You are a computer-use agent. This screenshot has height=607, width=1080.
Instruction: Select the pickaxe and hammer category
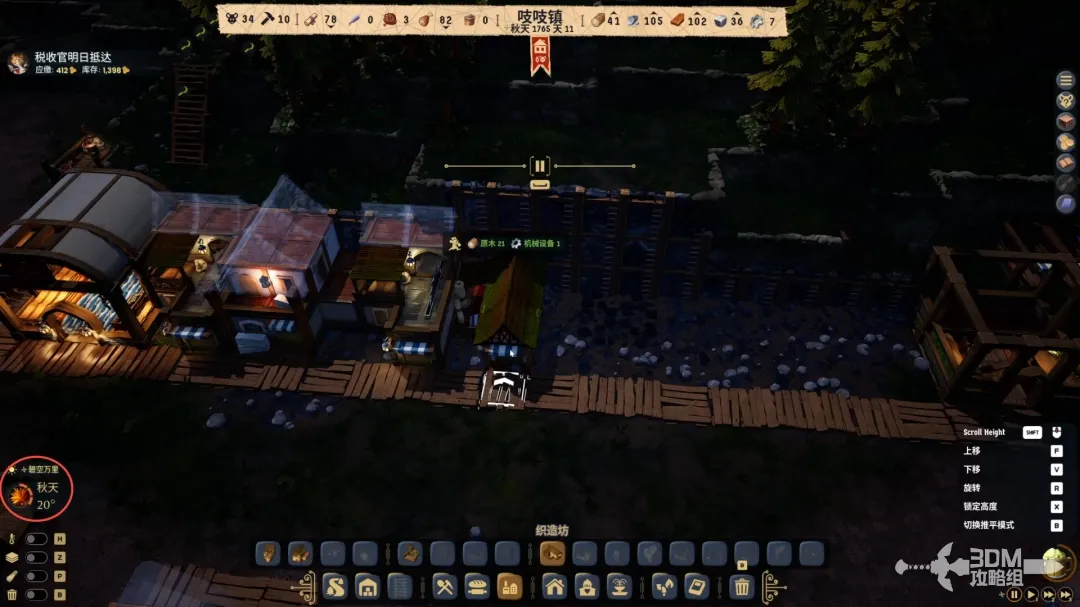(445, 586)
